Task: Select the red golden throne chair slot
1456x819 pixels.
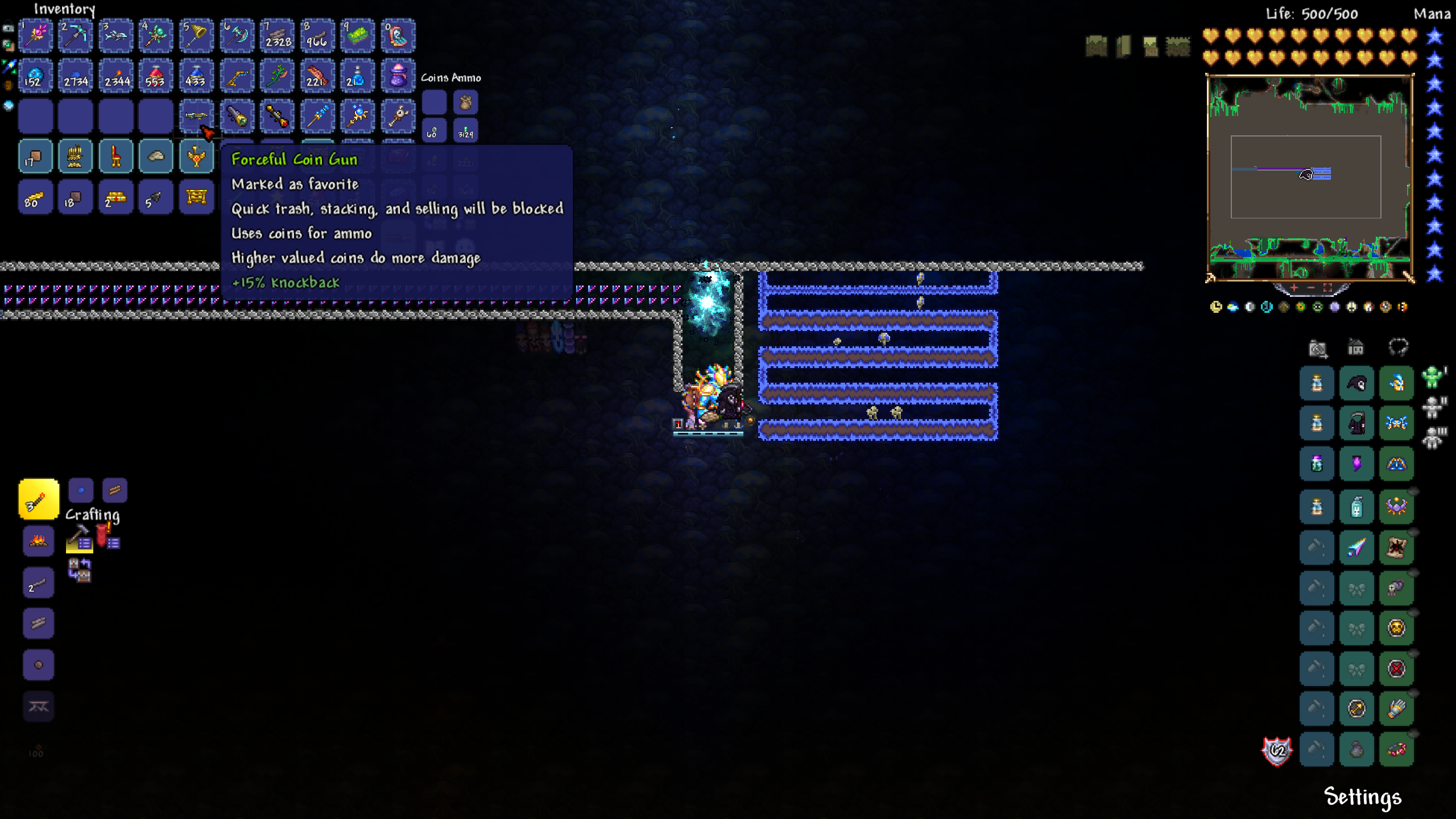Action: click(116, 156)
